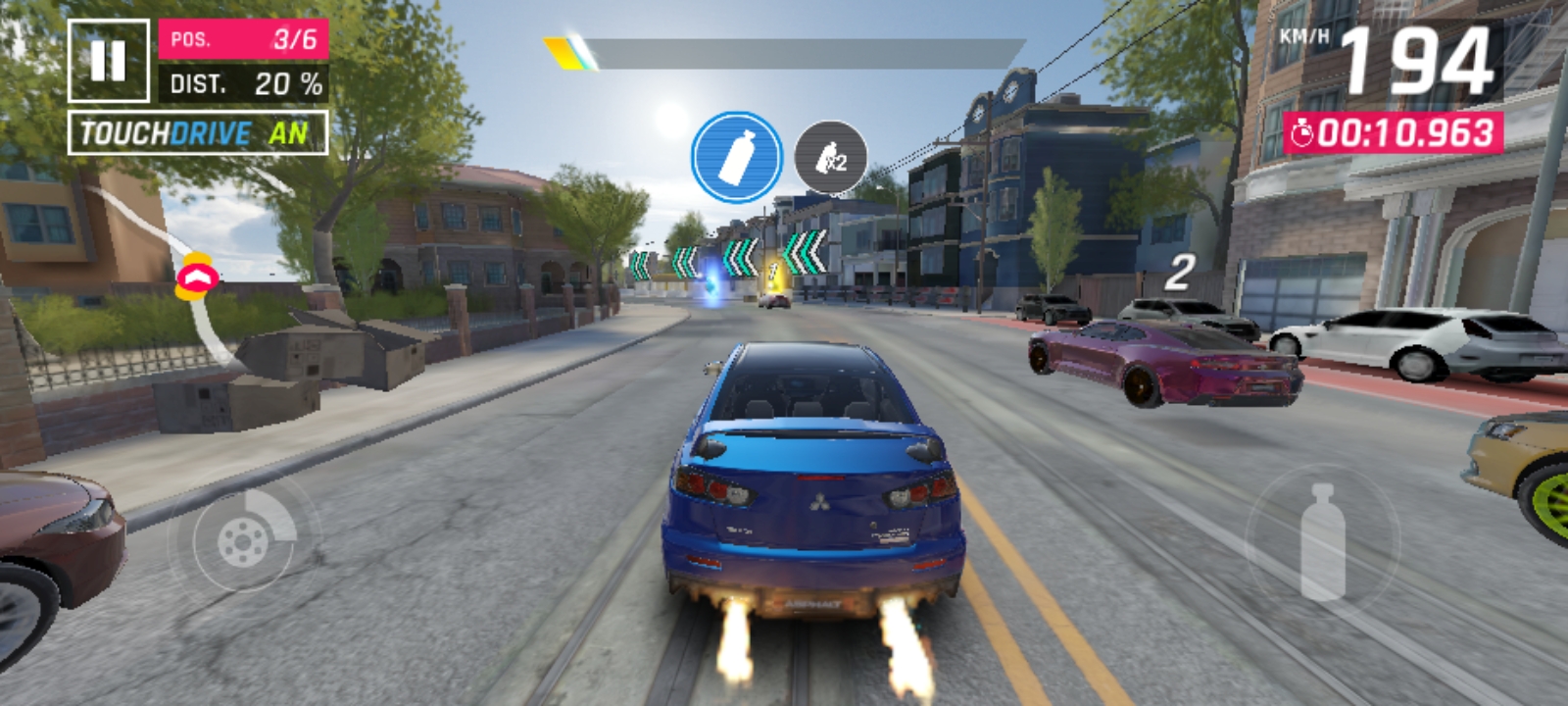Toggle the TouchDrive mode switch
This screenshot has width=1568, height=706.
click(198, 133)
